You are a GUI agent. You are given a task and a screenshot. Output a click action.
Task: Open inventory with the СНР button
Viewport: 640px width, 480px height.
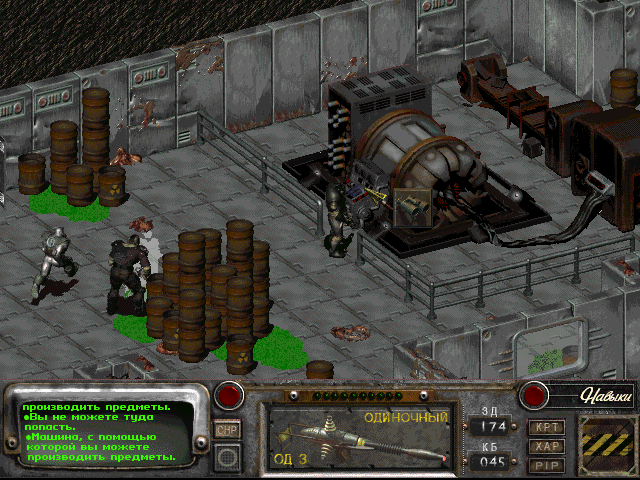pos(227,429)
